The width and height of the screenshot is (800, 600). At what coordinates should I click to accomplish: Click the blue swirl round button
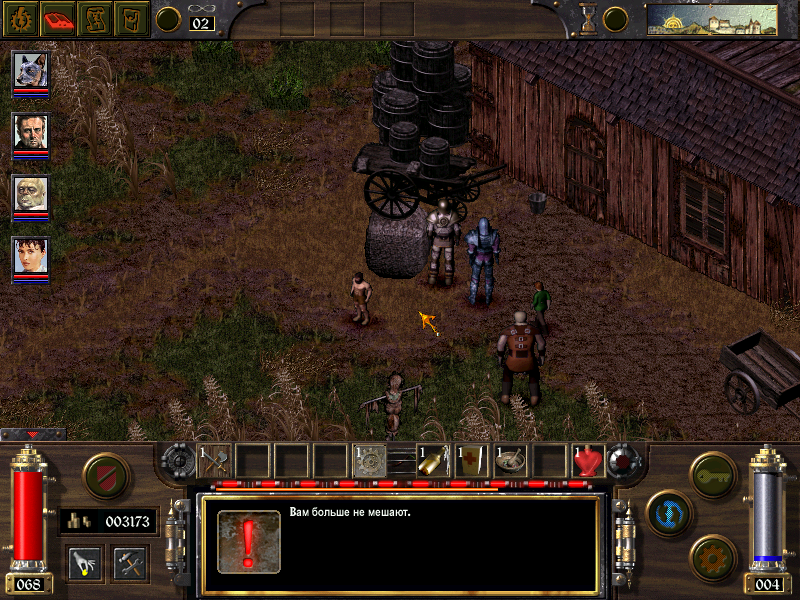[666, 510]
